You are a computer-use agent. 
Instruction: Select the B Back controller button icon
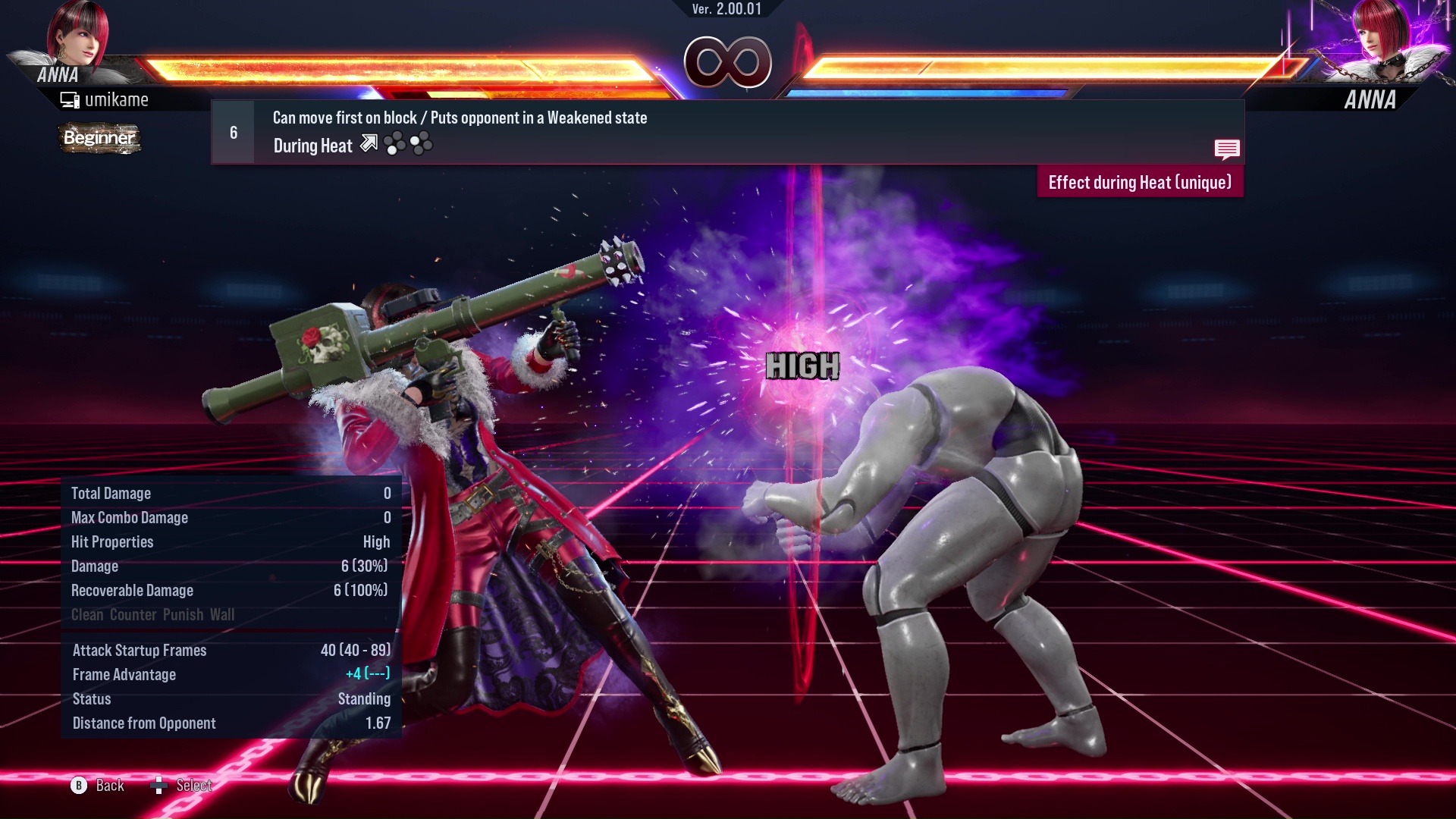click(80, 786)
